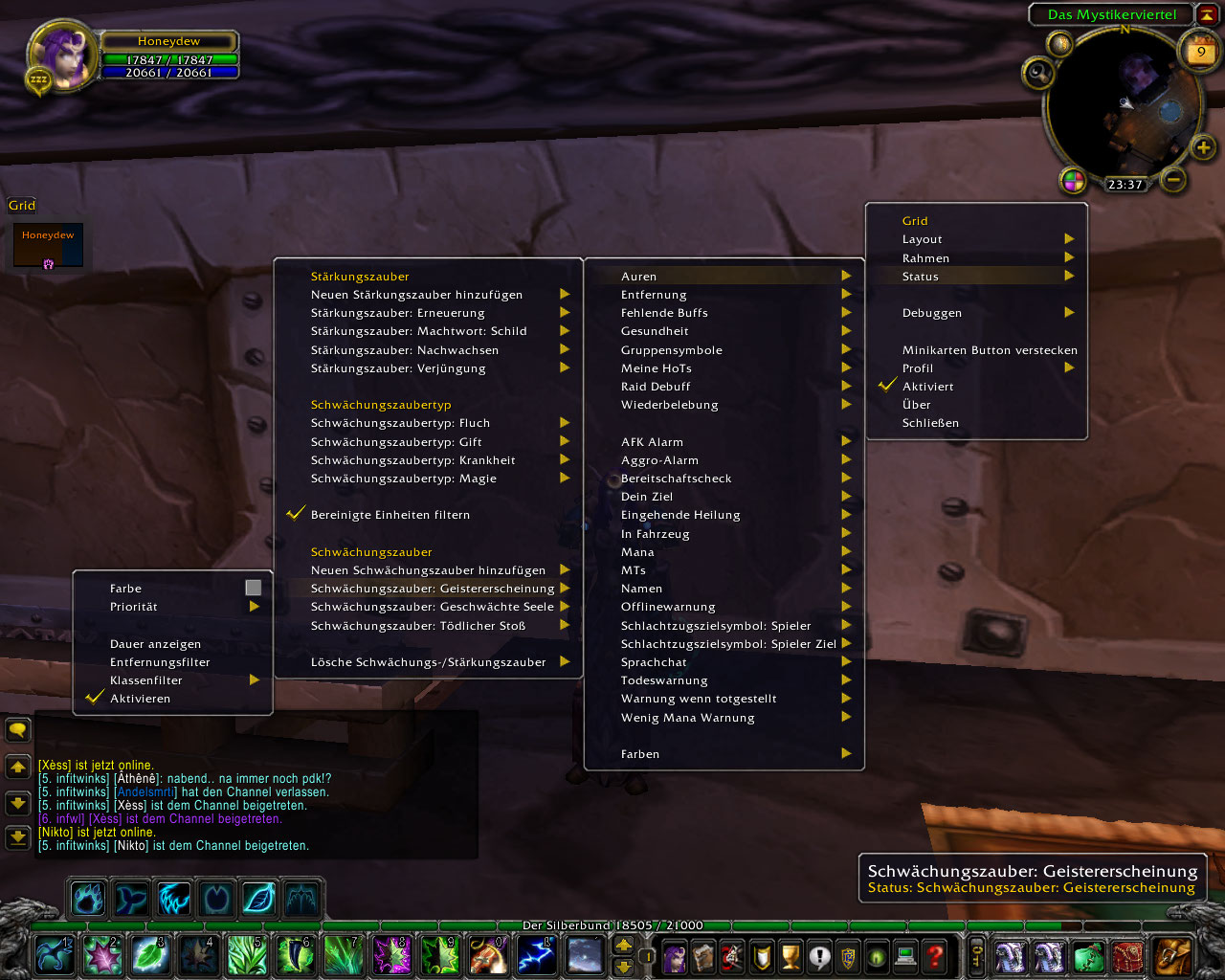Zoom out the minimap with minus button
This screenshot has width=1225, height=980.
tap(1173, 179)
